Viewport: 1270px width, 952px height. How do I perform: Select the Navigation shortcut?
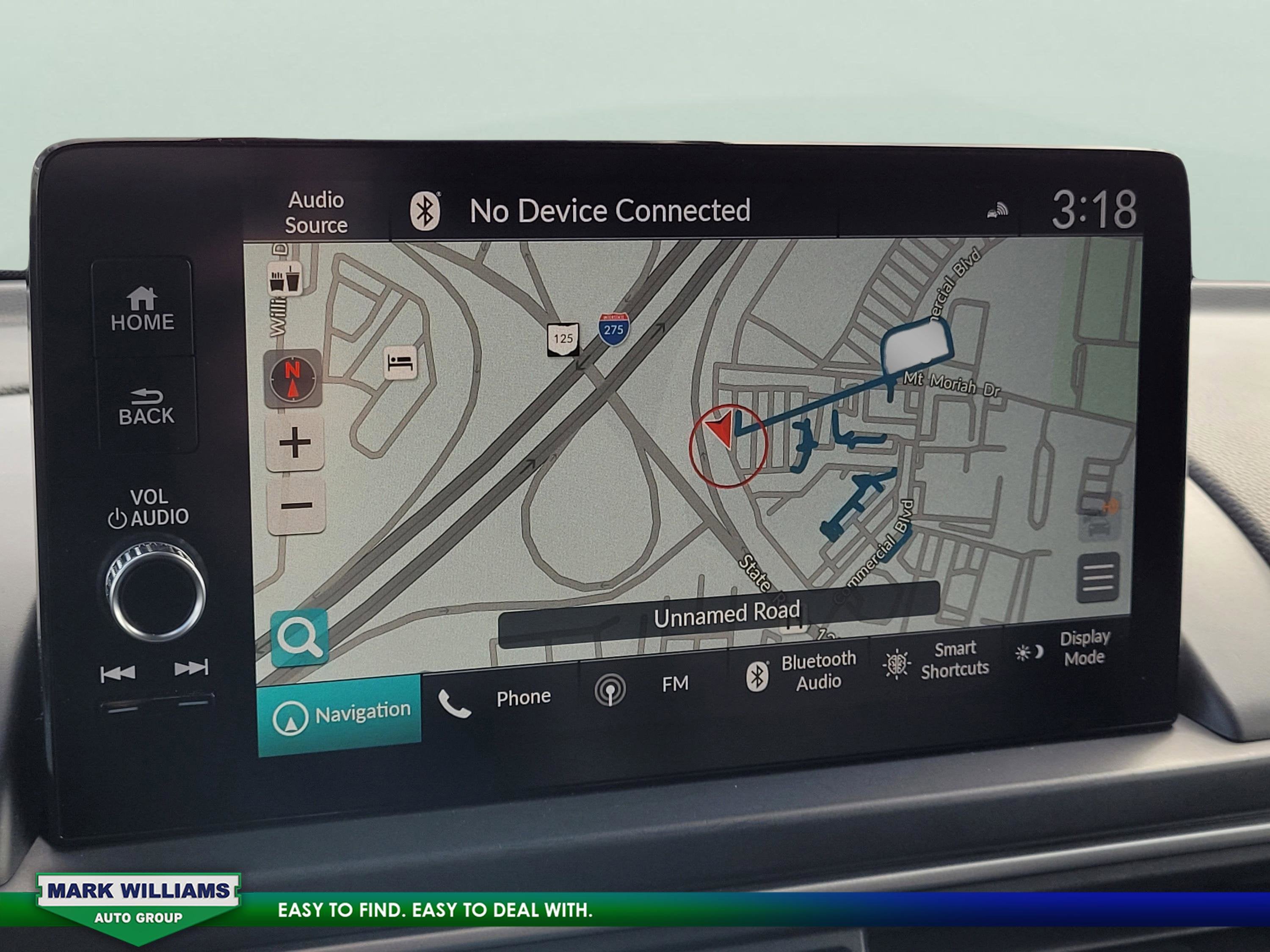click(340, 715)
